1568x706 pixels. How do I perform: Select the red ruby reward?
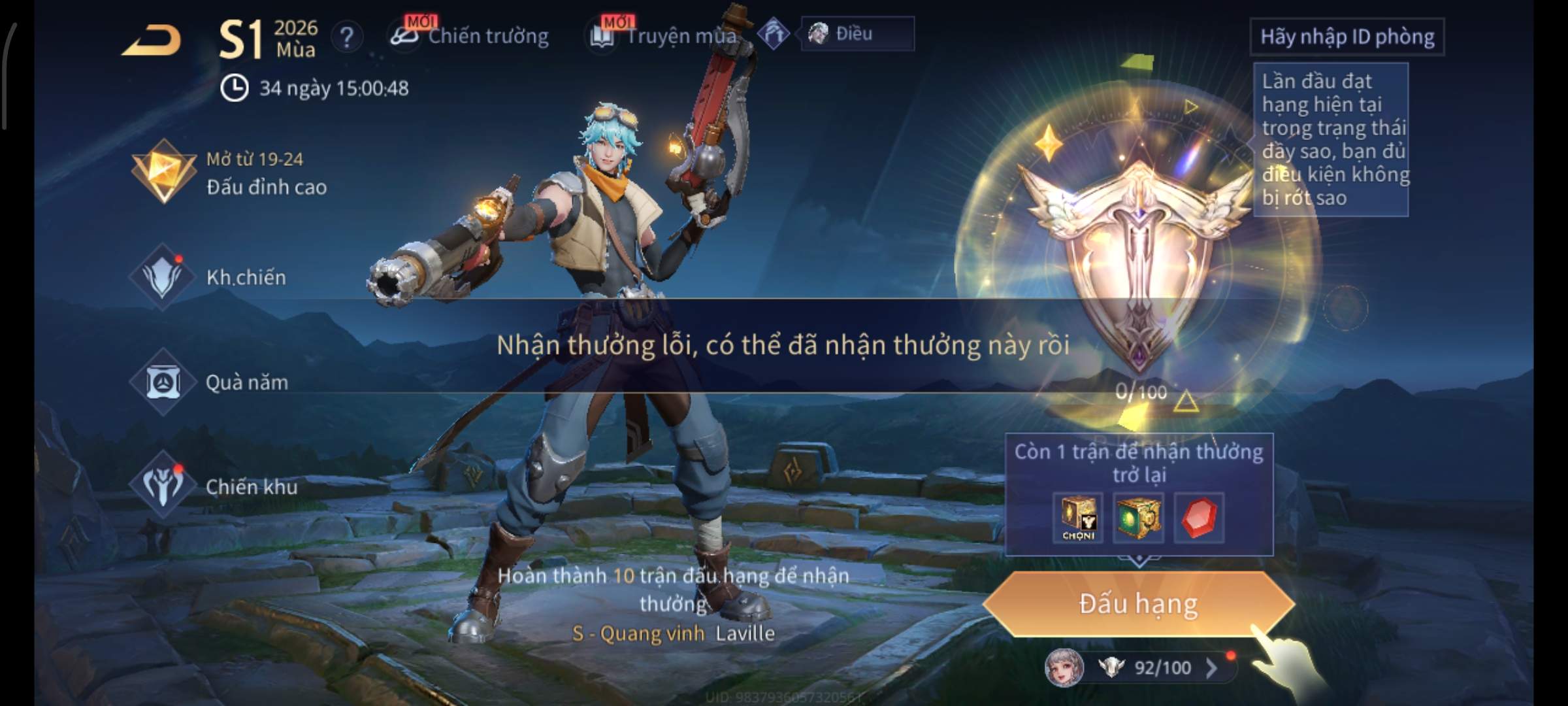[1199, 518]
